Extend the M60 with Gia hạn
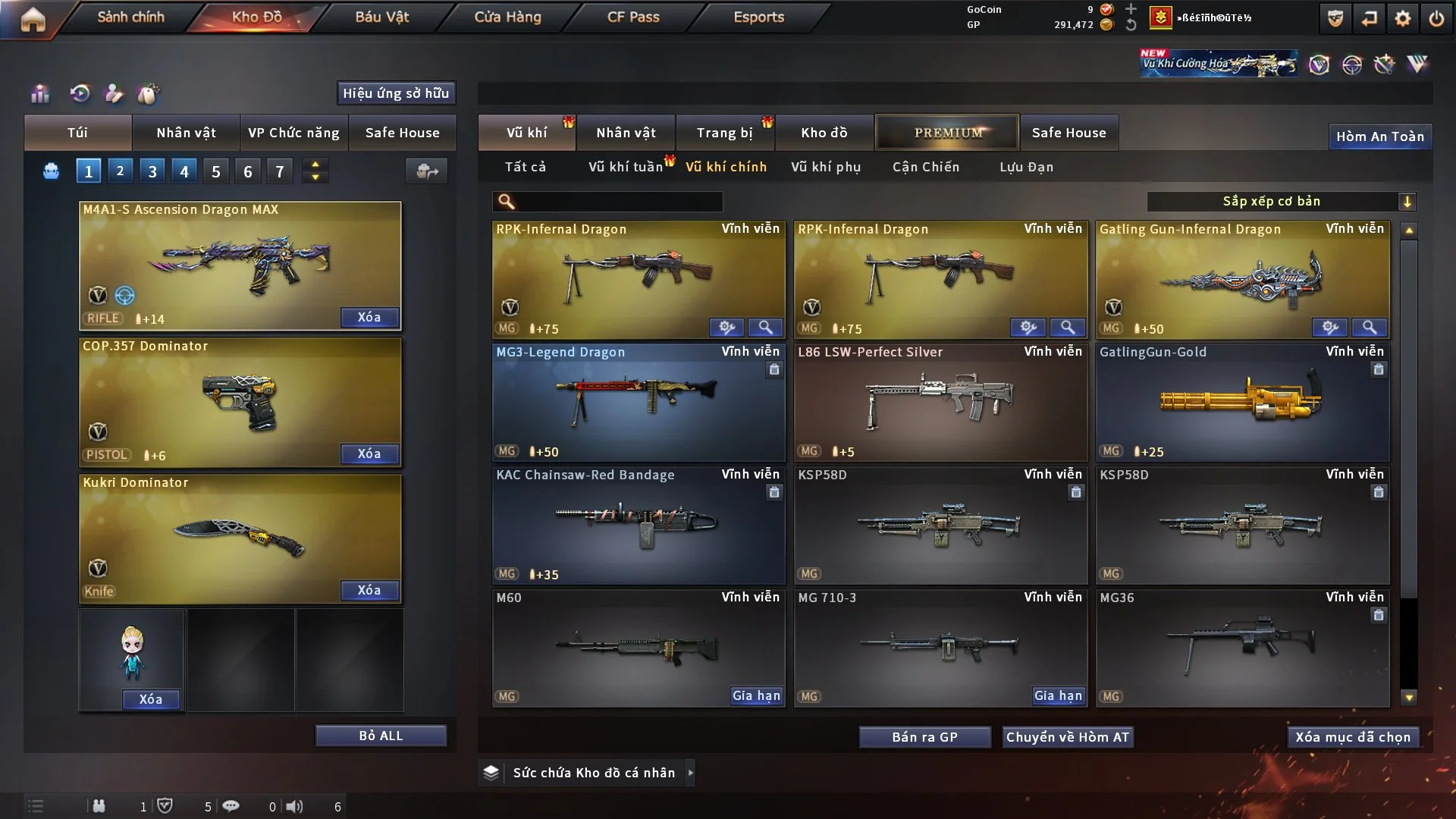 point(756,695)
